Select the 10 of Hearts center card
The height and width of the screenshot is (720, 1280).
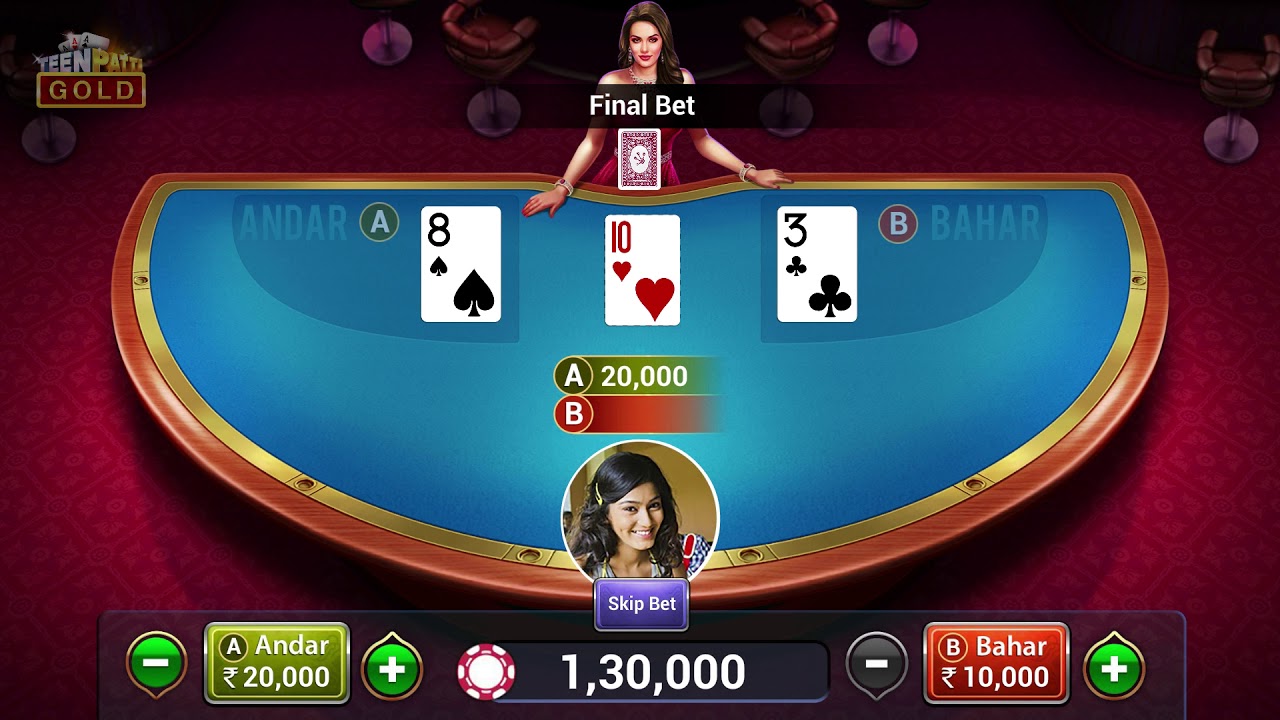[641, 268]
